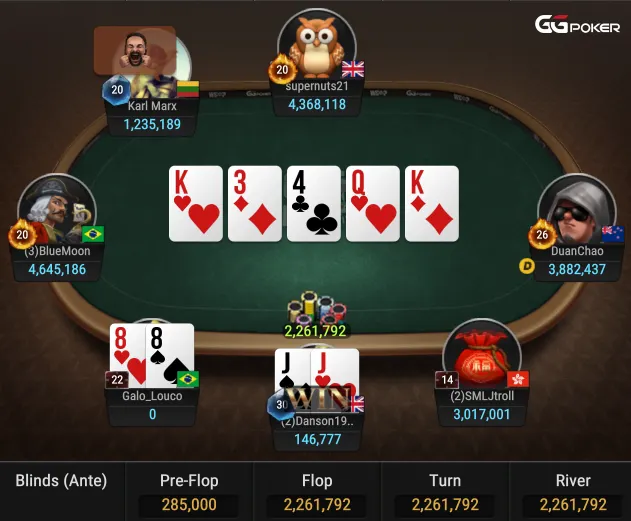This screenshot has width=631, height=521.
Task: Open Karl Marx's player avatar
Action: pos(135,53)
